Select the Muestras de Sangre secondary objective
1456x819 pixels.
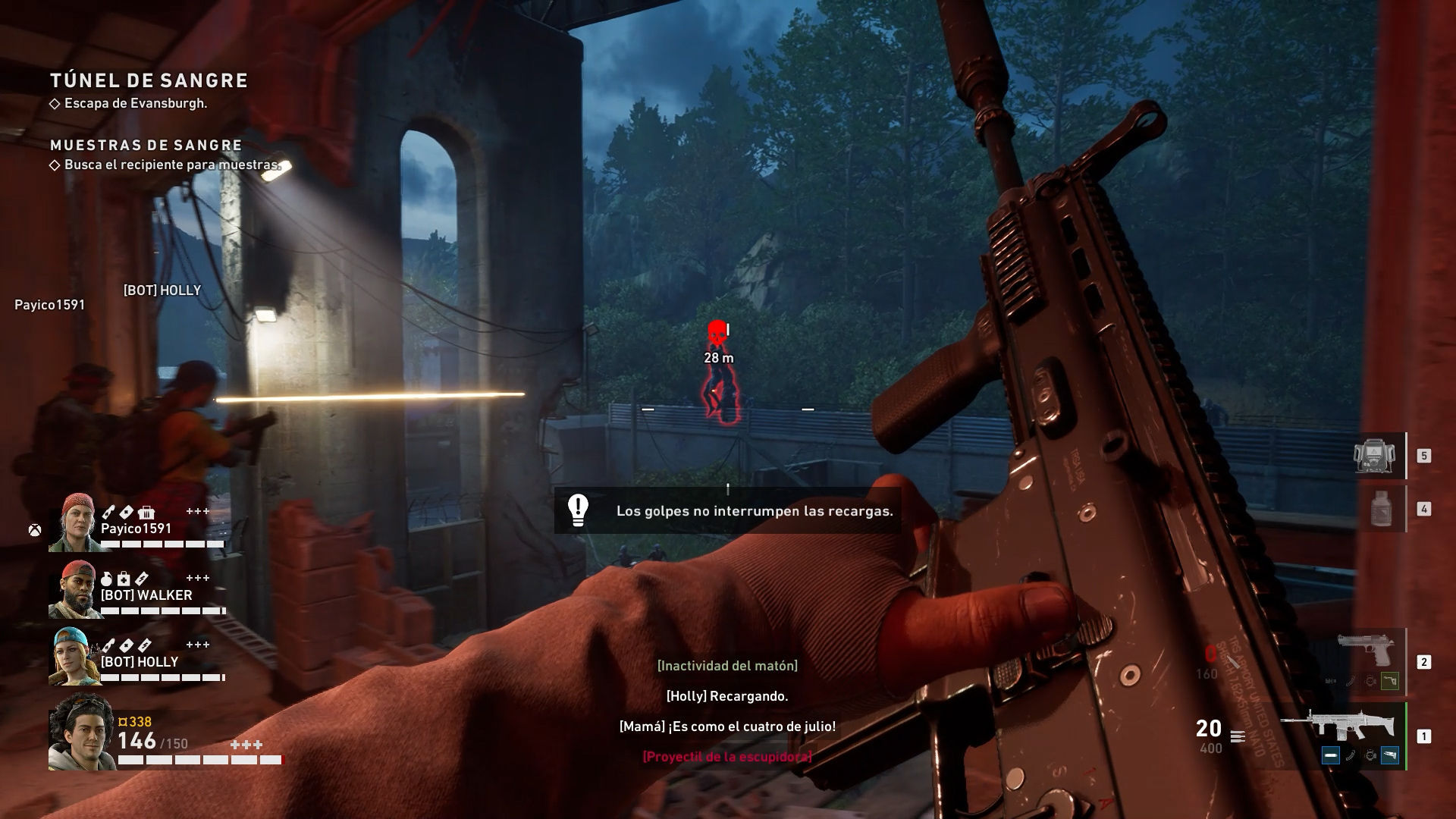(x=146, y=145)
